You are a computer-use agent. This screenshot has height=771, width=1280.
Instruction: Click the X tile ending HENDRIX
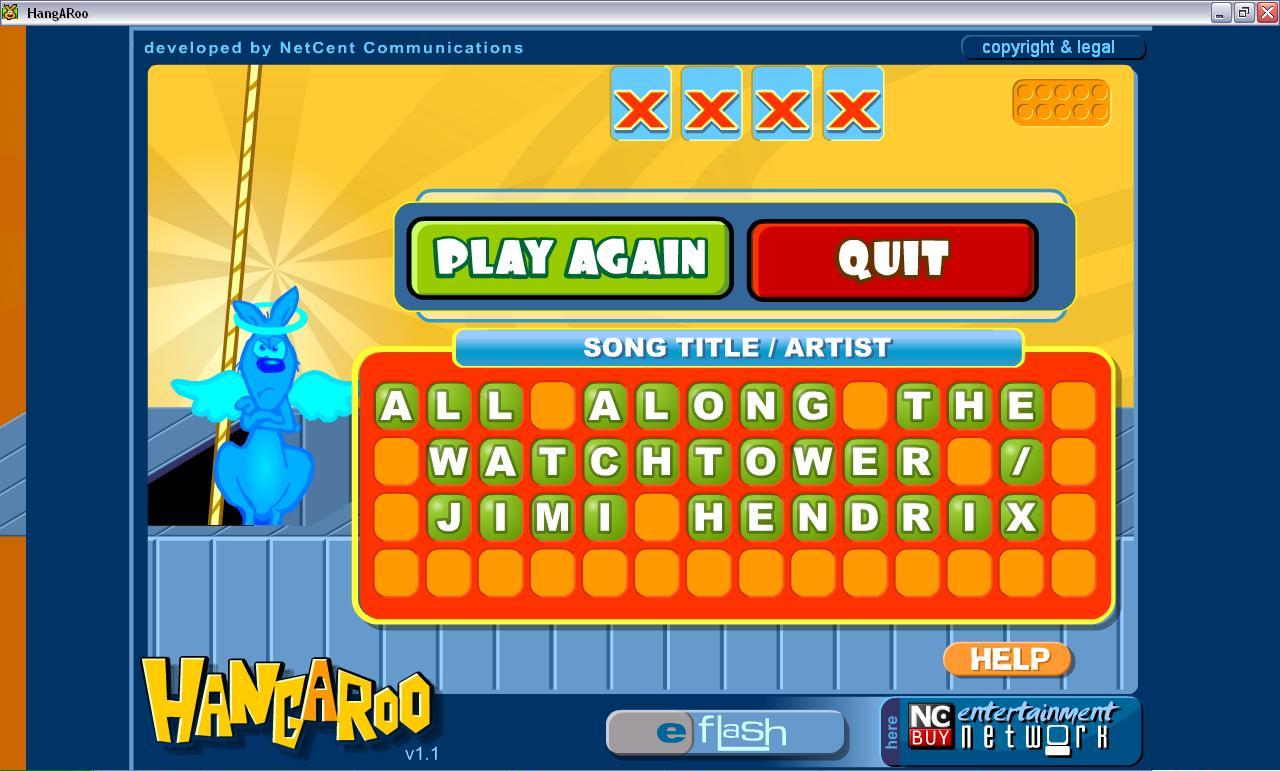pos(1022,517)
